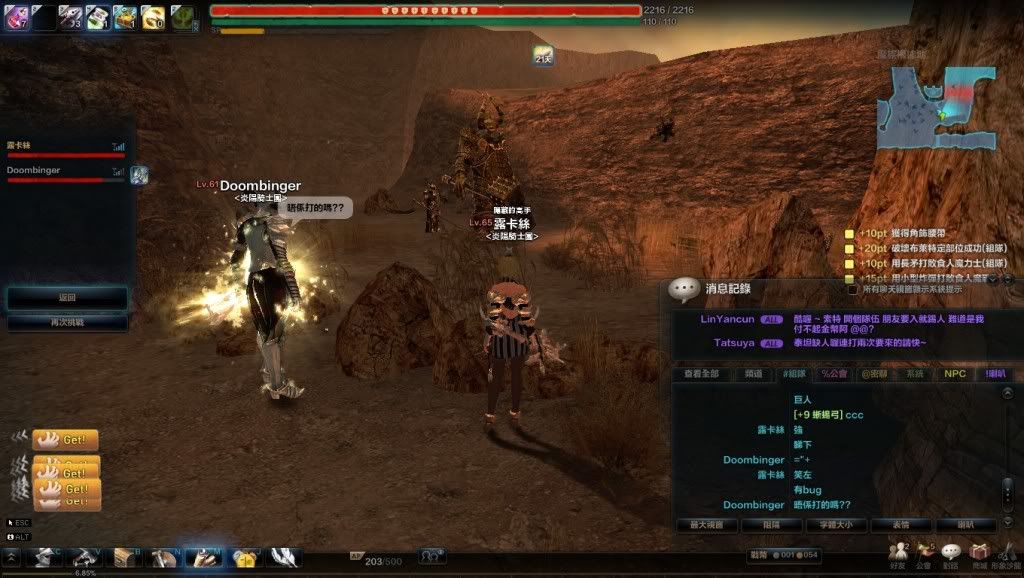Select the 再次挑戰 (Challenge Again) button
This screenshot has width=1024, height=578.
coord(67,323)
